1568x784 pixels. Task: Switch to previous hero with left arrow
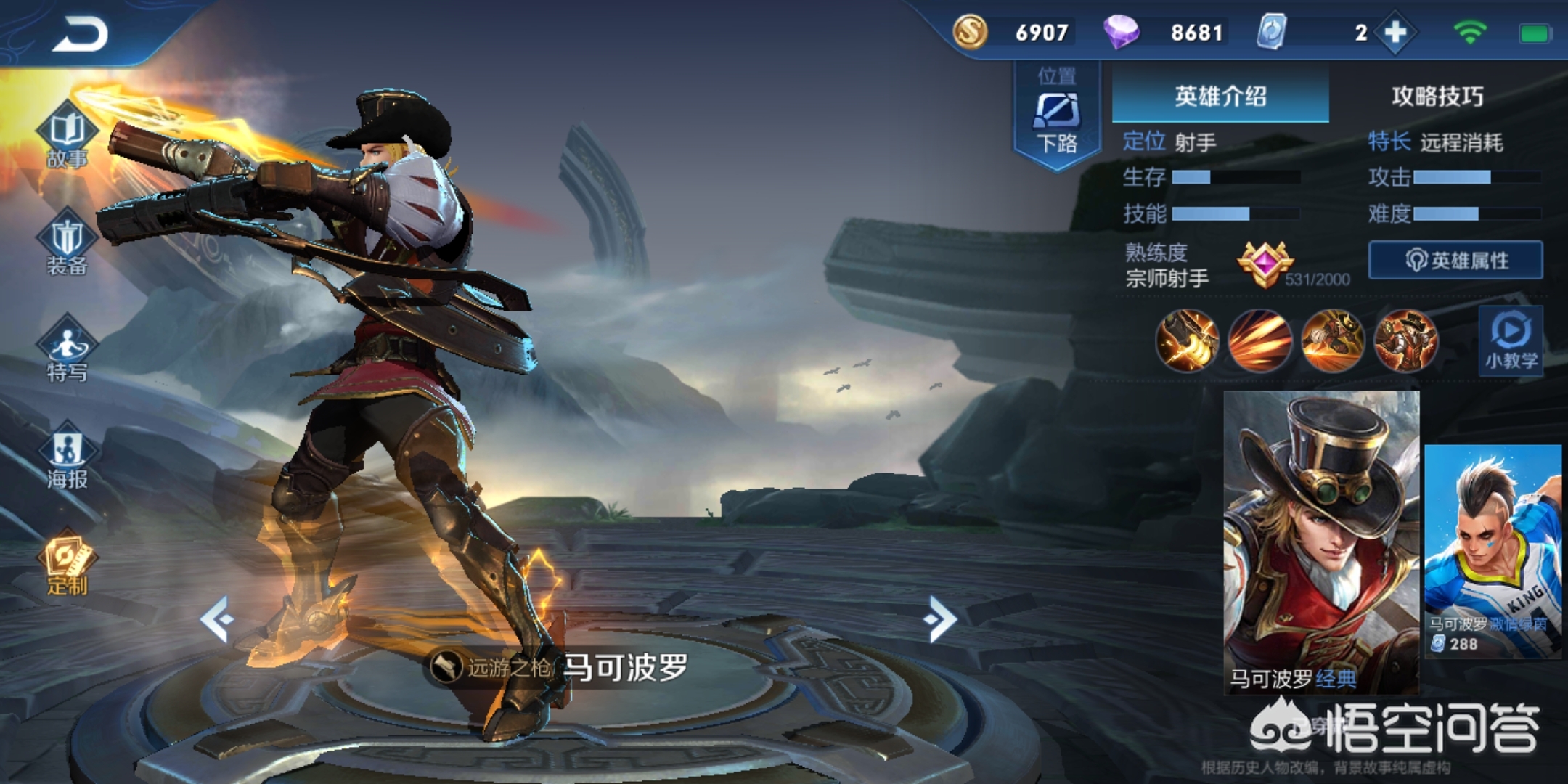[216, 619]
